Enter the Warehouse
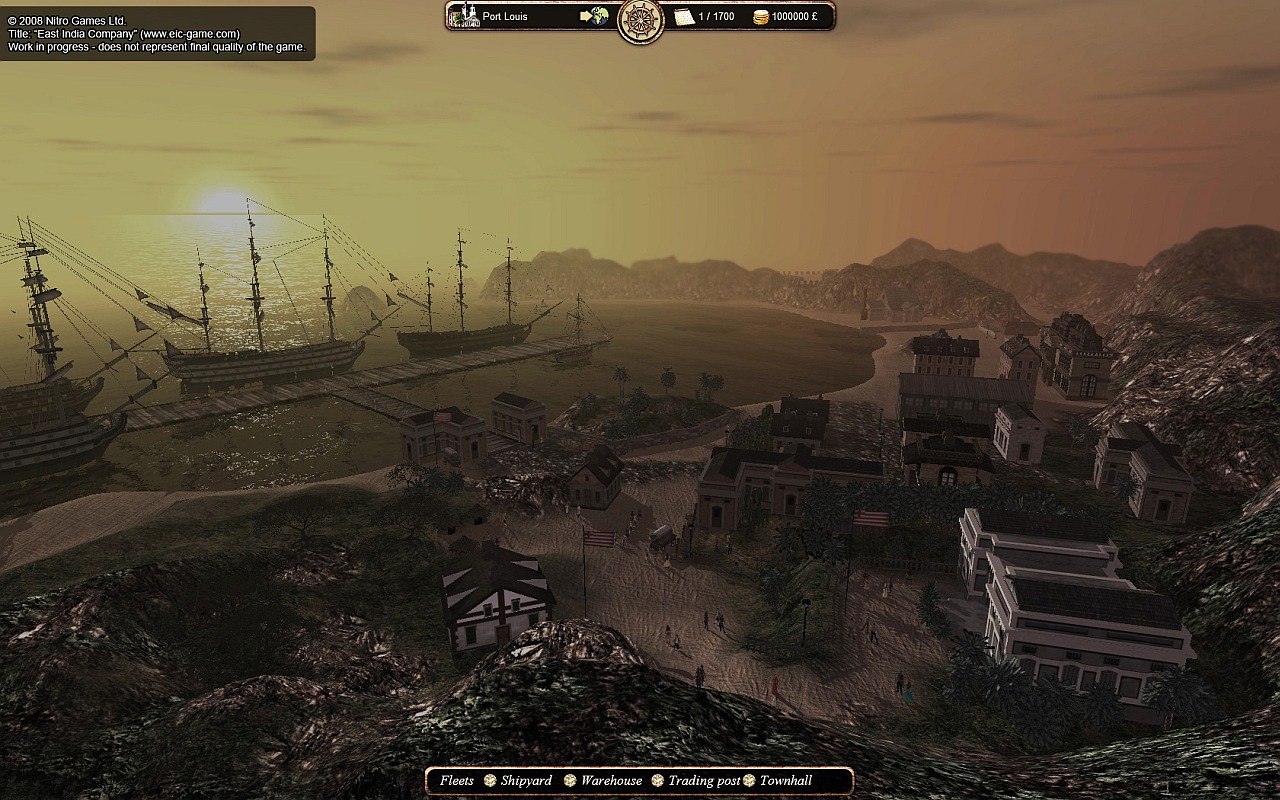 [x=611, y=781]
